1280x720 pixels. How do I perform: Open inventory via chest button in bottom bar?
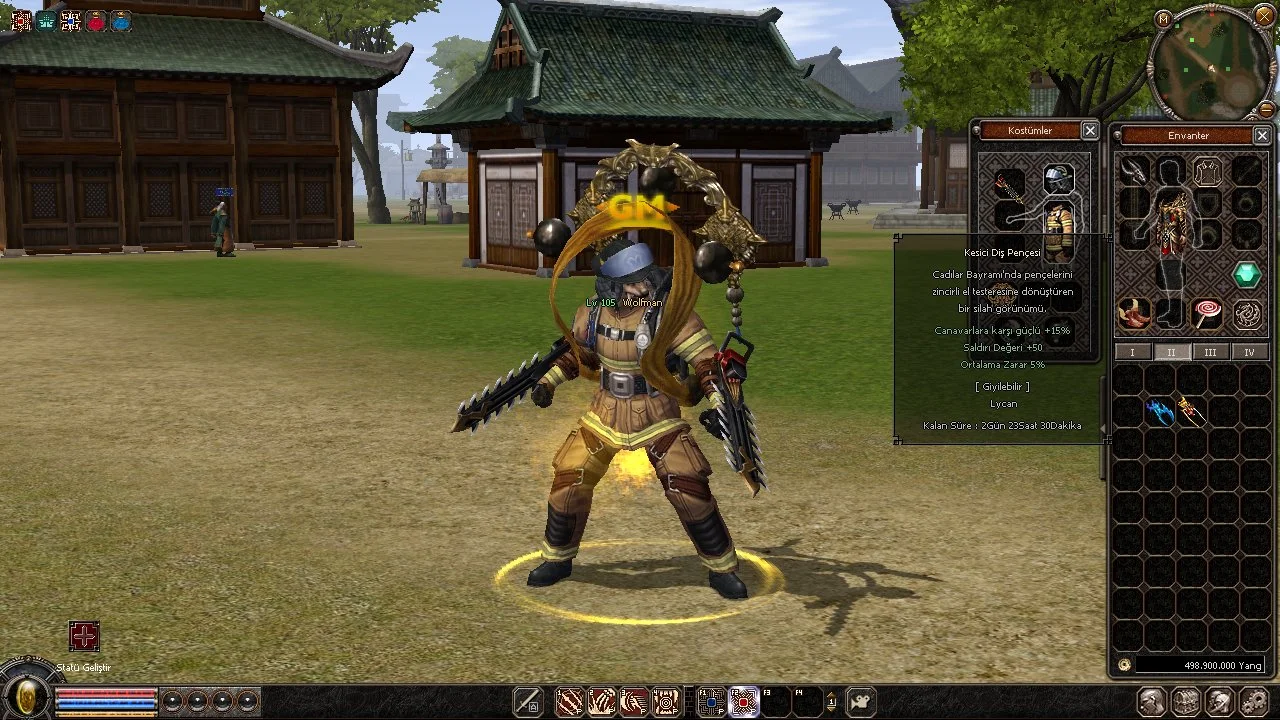point(1186,702)
